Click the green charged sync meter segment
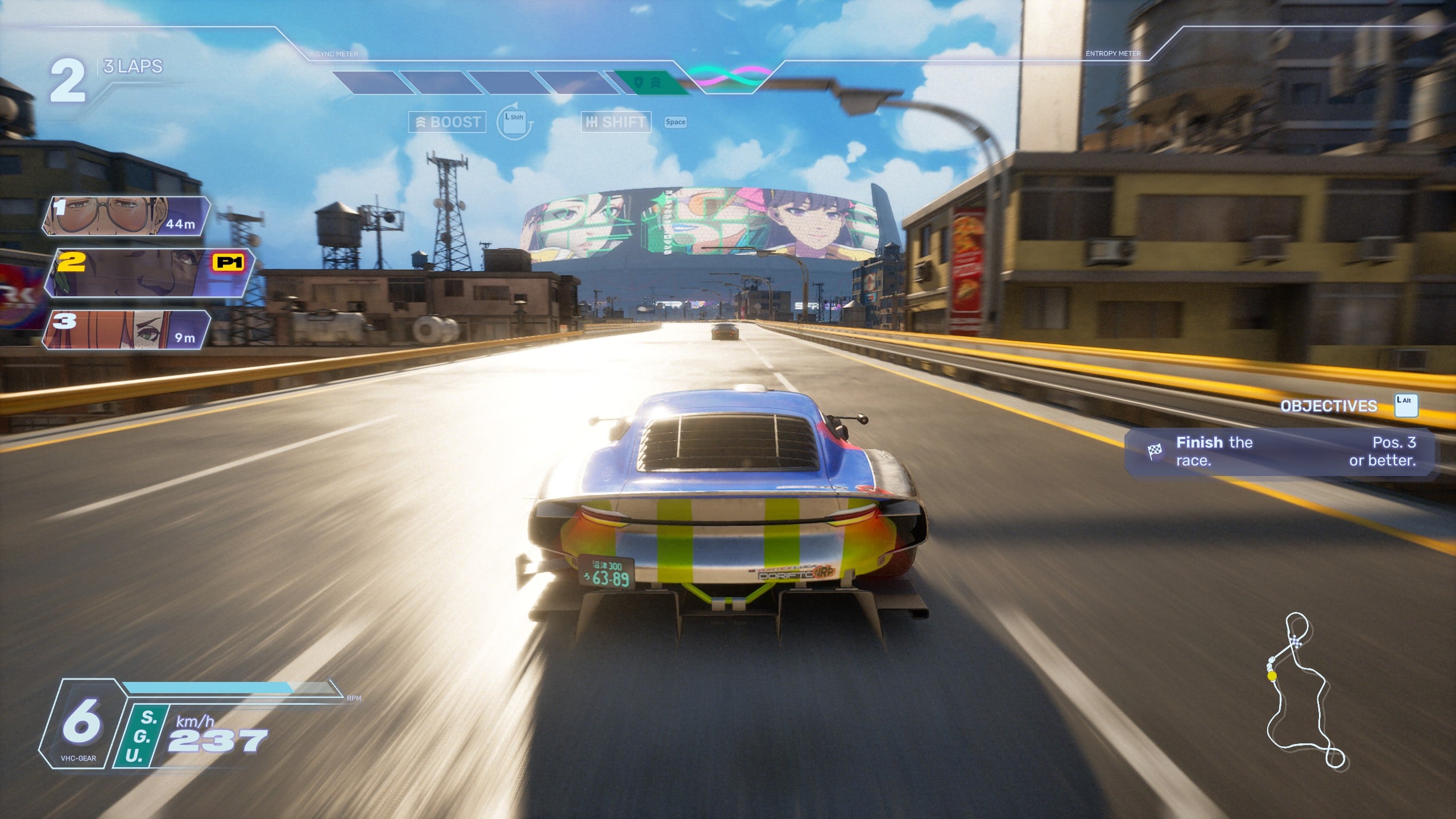 point(648,83)
